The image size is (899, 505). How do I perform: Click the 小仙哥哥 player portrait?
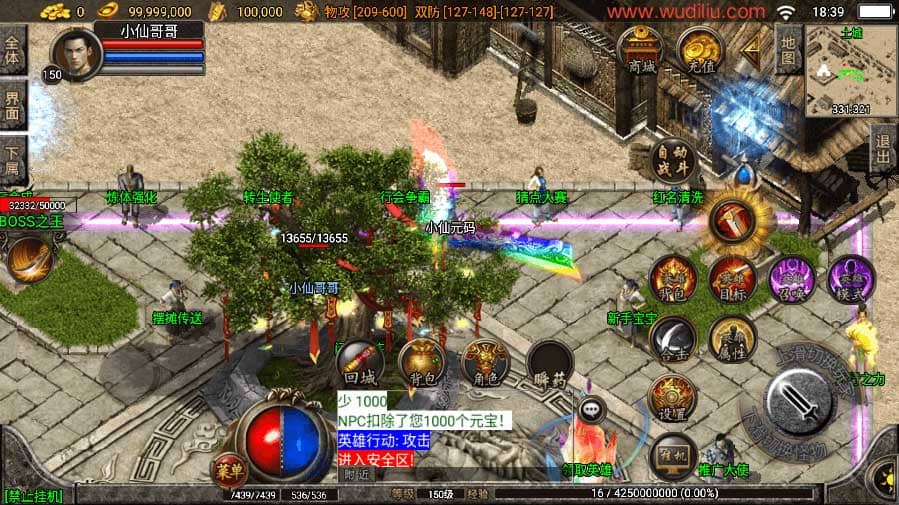pyautogui.click(x=76, y=54)
